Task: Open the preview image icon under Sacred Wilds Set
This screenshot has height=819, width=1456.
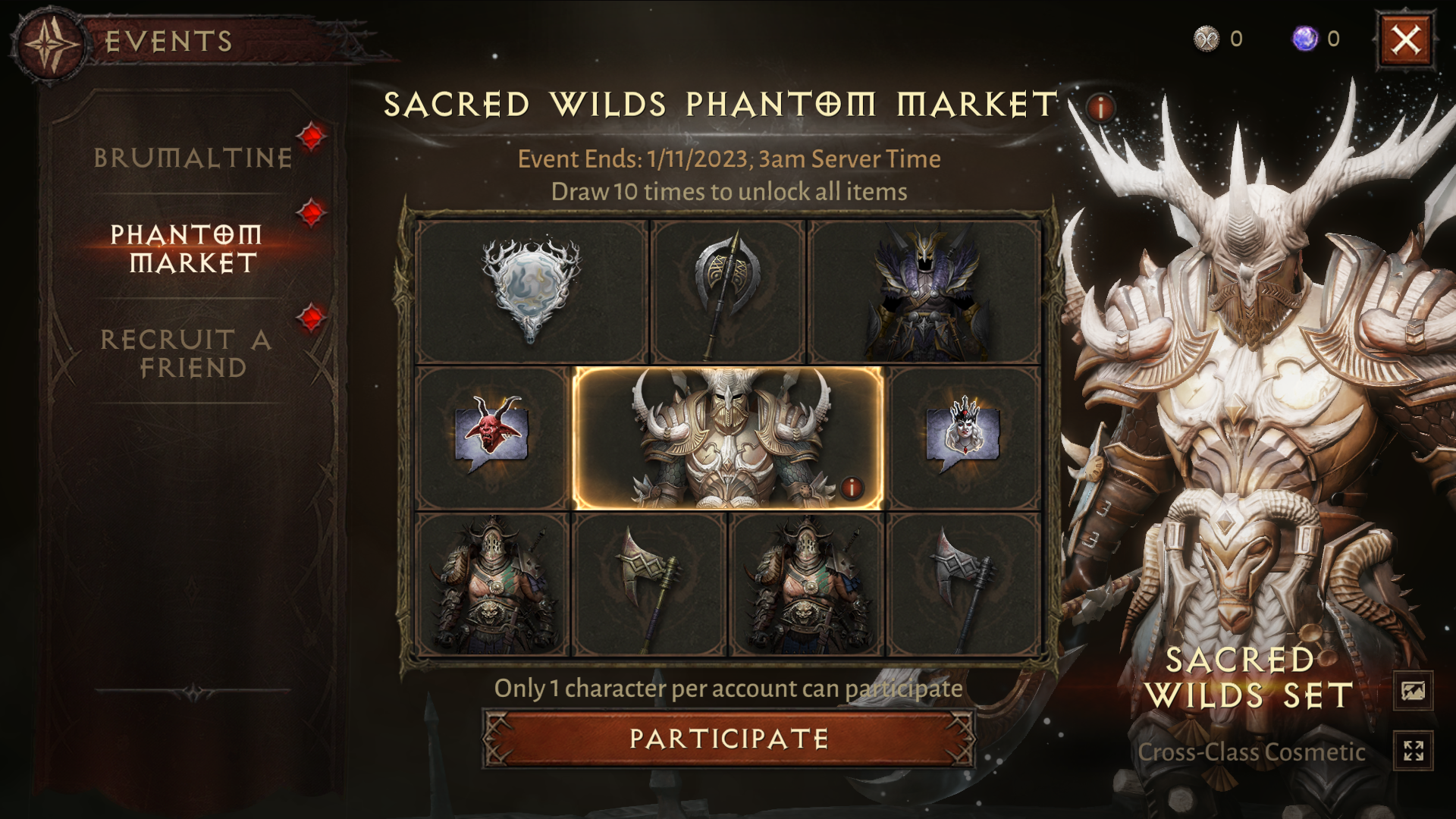Action: click(1415, 689)
